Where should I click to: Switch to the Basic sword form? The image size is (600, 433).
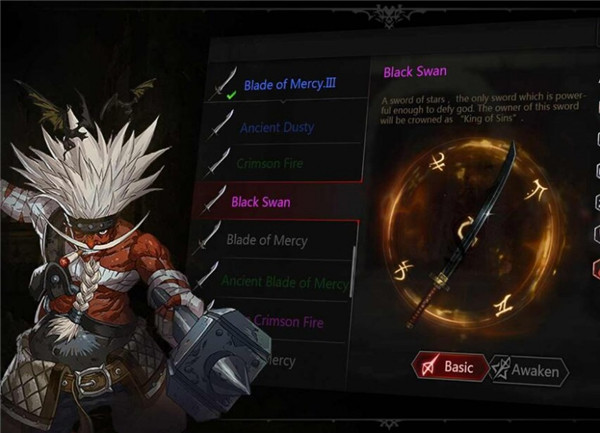click(x=450, y=368)
